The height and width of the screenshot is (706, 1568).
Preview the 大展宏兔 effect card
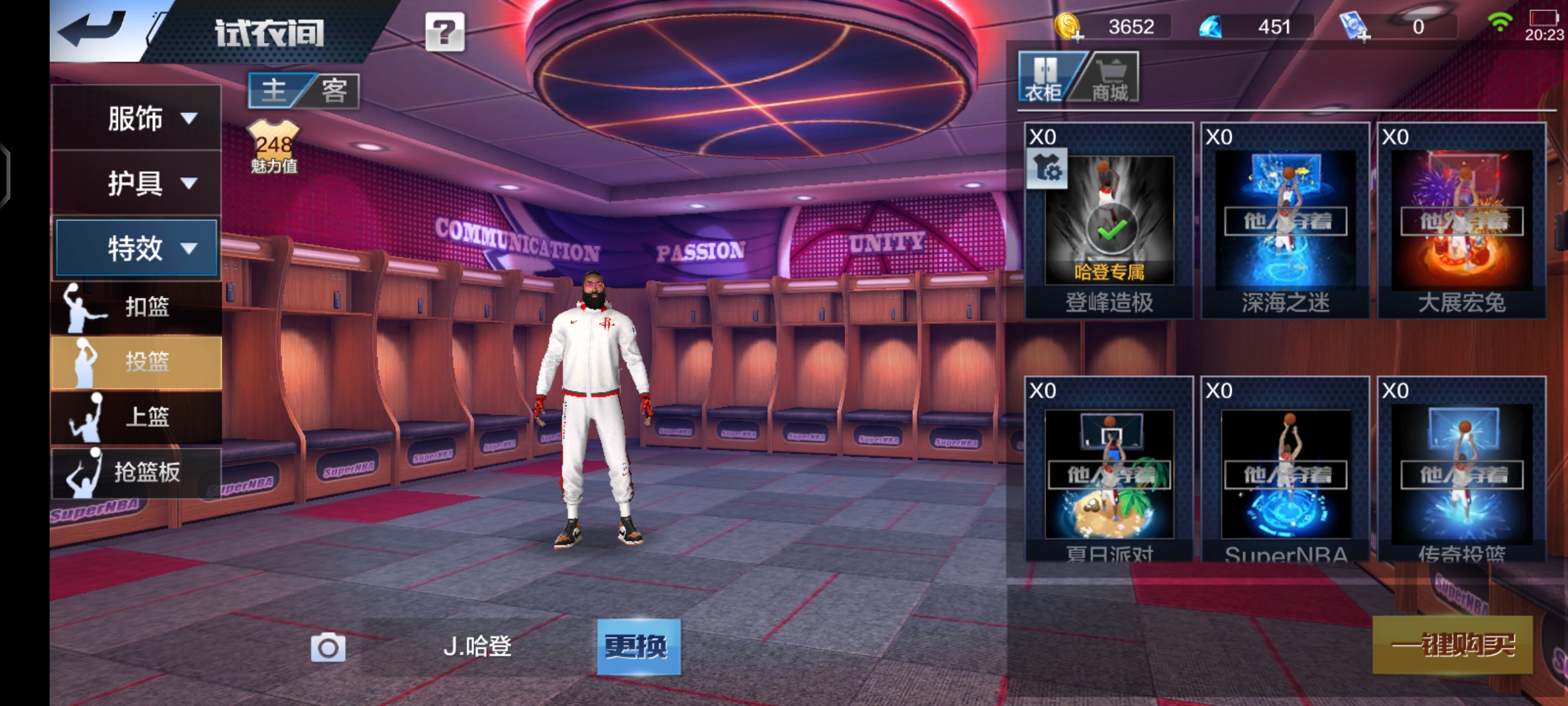tap(1462, 221)
